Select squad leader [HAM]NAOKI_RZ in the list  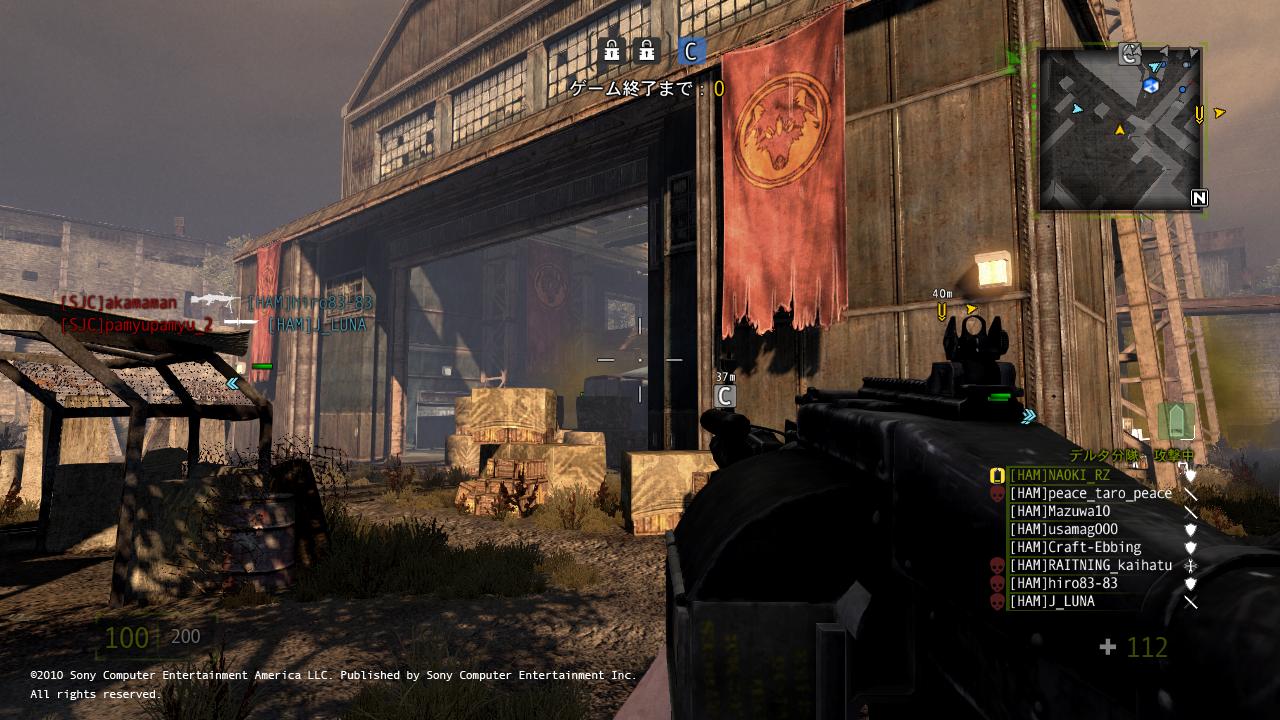pyautogui.click(x=1059, y=476)
